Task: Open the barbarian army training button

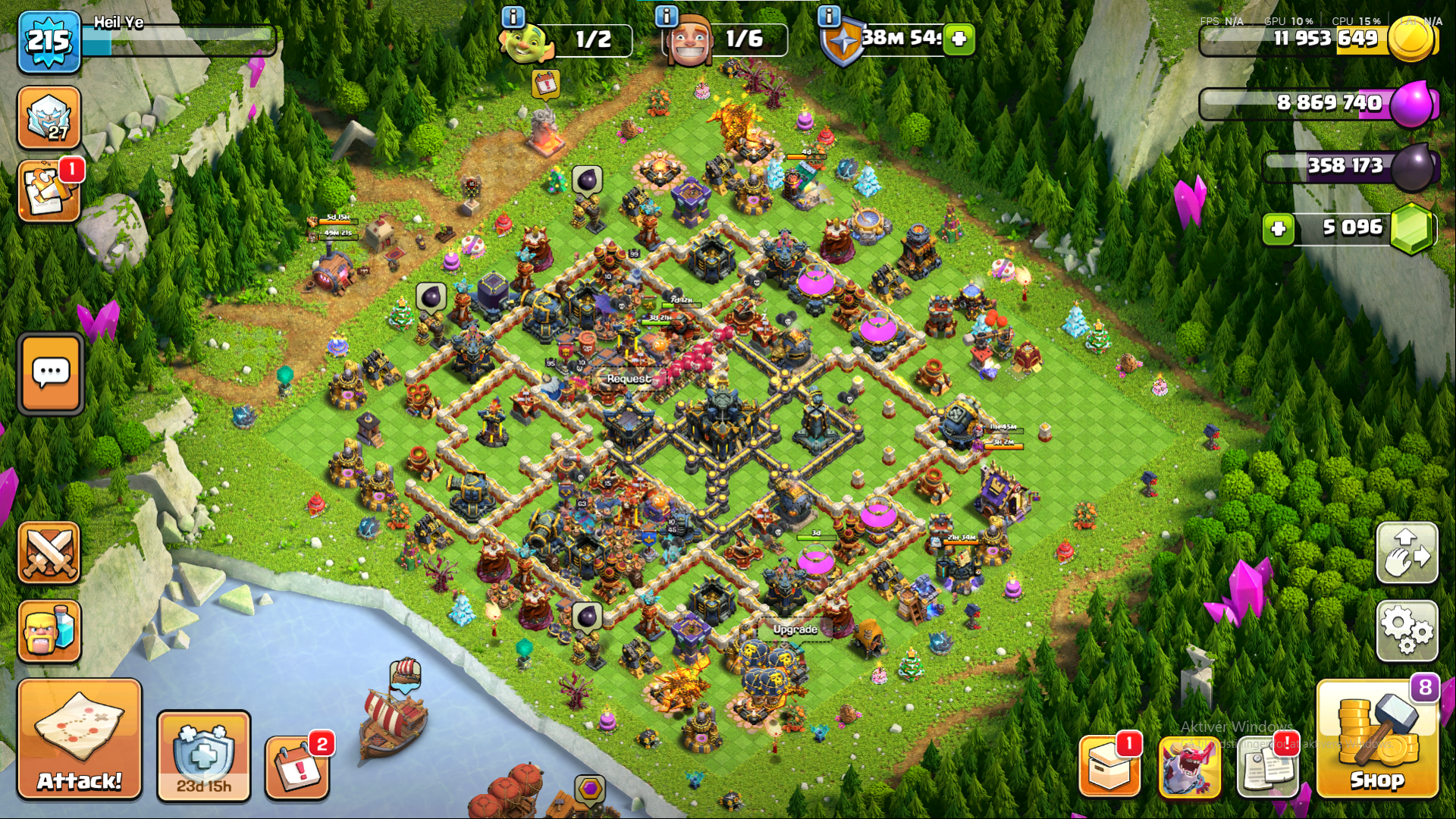Action: pos(49,632)
